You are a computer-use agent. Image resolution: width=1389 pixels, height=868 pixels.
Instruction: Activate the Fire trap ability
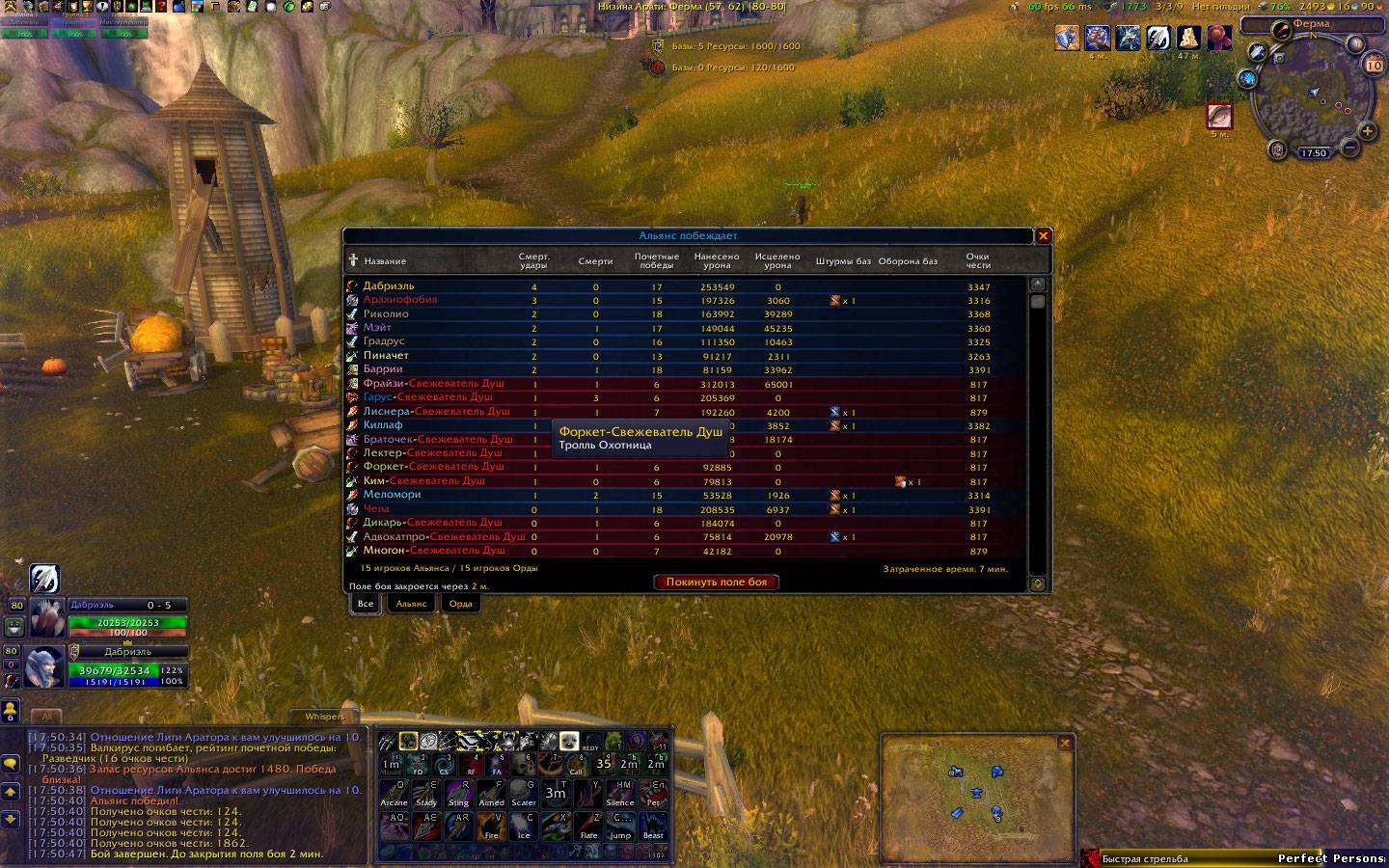click(x=491, y=827)
